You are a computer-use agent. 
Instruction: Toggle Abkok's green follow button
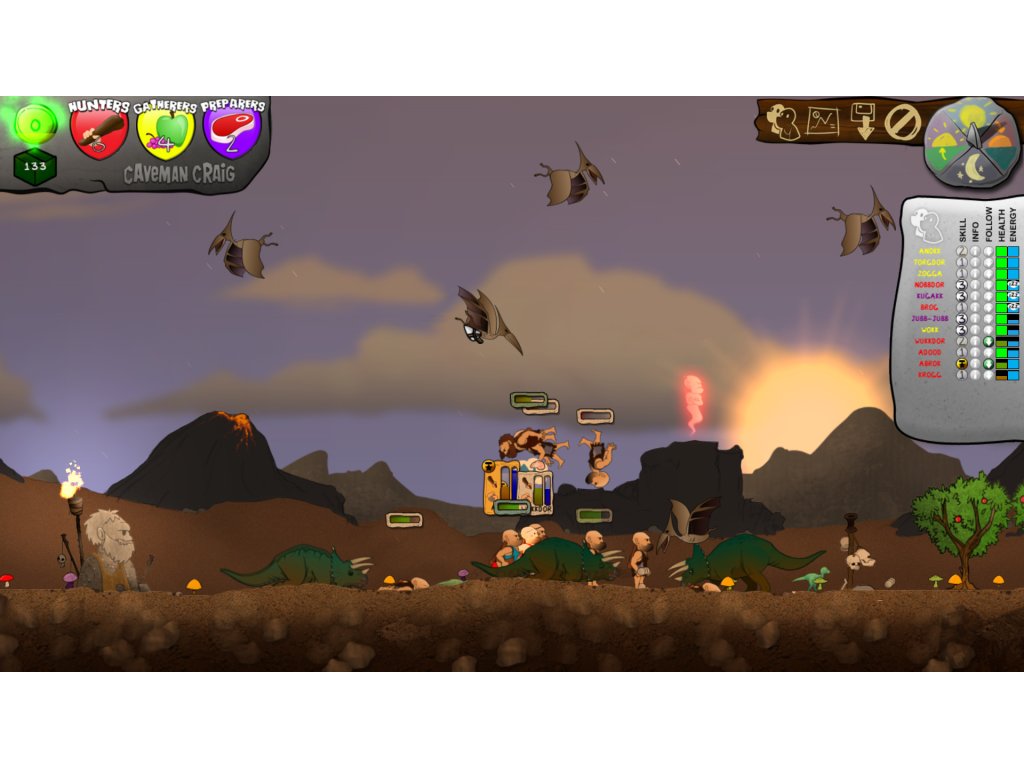click(x=988, y=364)
